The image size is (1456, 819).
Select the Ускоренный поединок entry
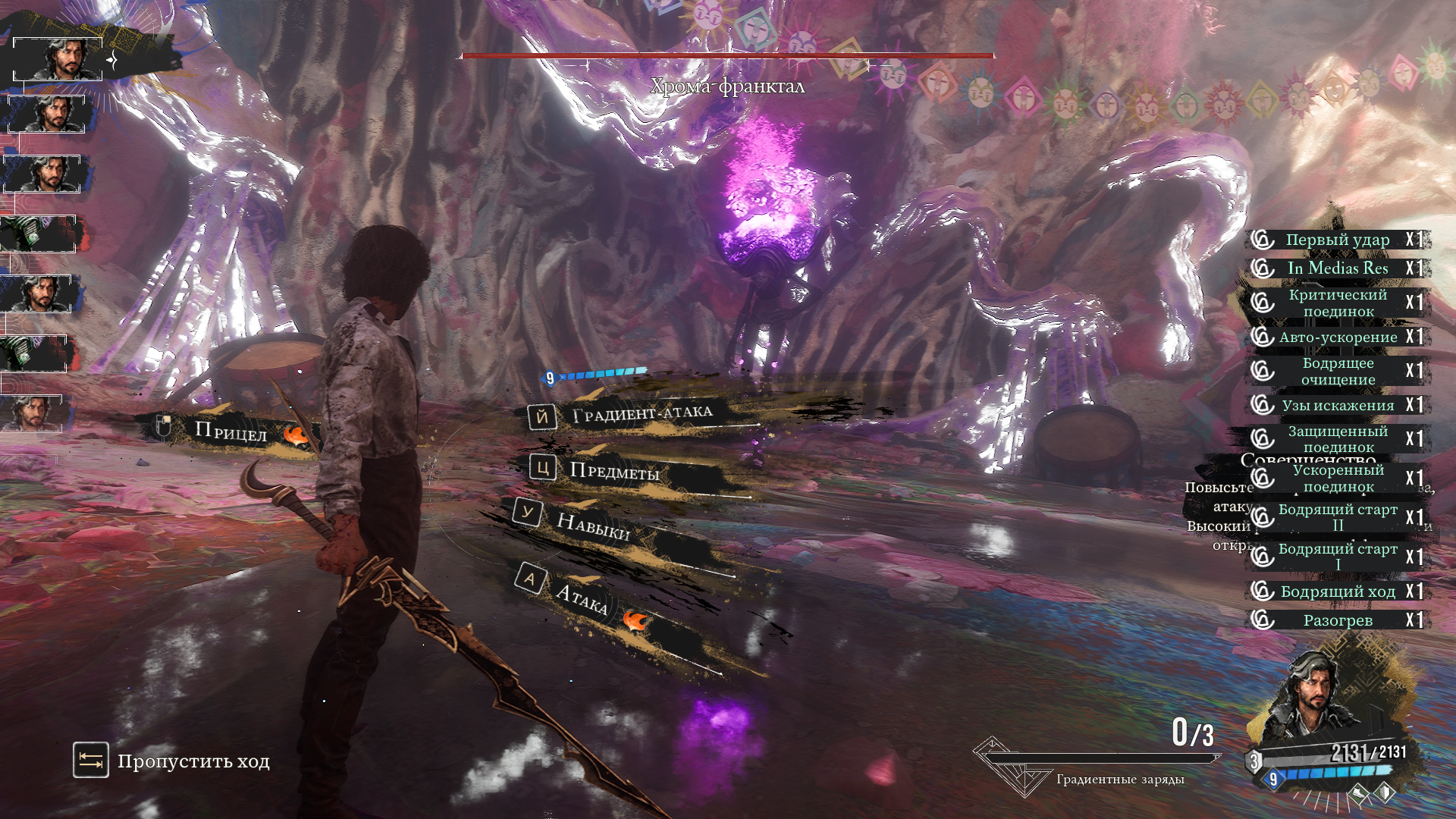tap(1338, 478)
